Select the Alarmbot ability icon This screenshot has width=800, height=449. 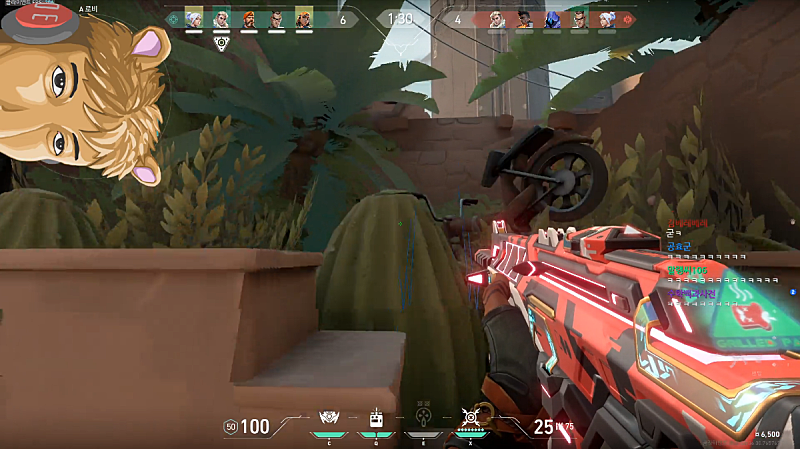(377, 418)
